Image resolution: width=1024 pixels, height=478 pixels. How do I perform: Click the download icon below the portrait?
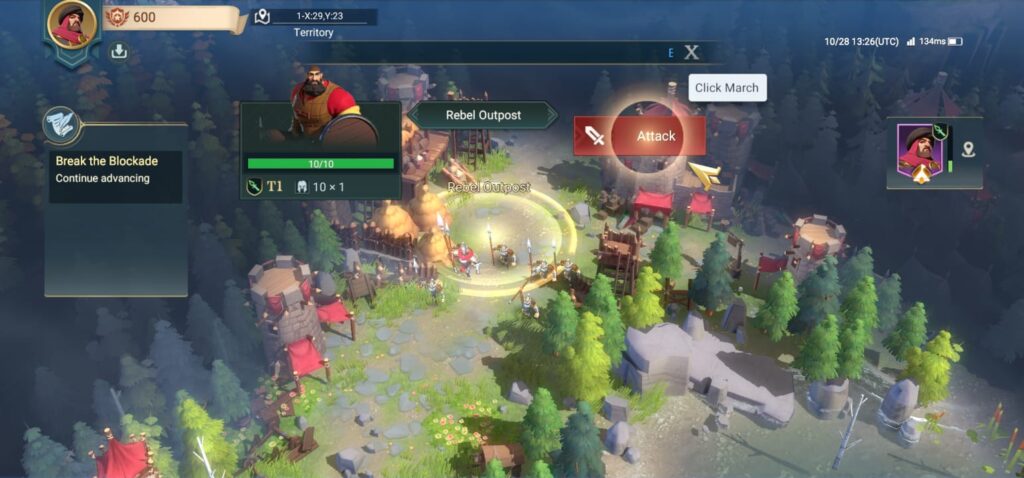tap(119, 51)
